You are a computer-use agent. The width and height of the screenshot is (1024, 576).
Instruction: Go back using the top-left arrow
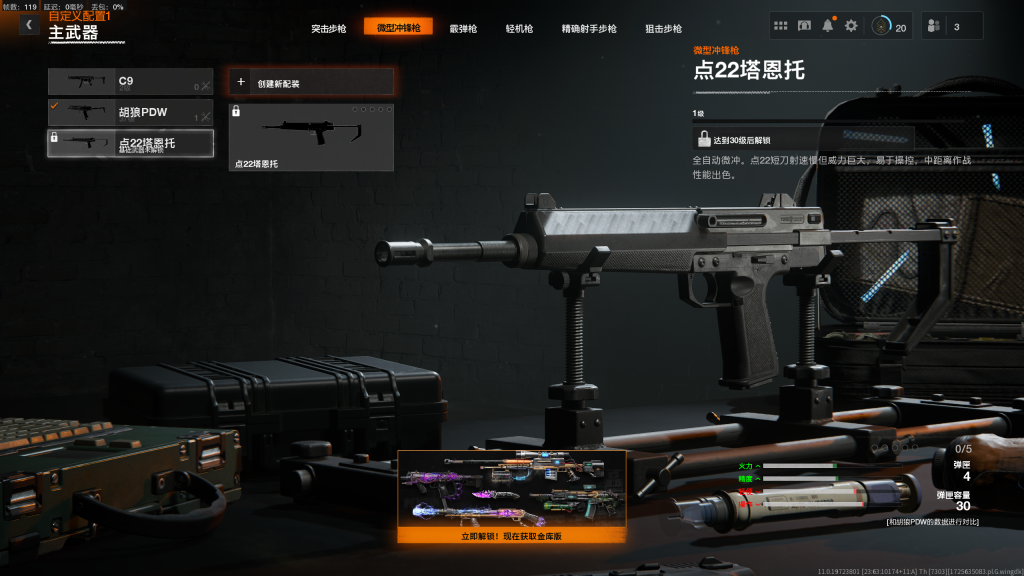[x=29, y=25]
